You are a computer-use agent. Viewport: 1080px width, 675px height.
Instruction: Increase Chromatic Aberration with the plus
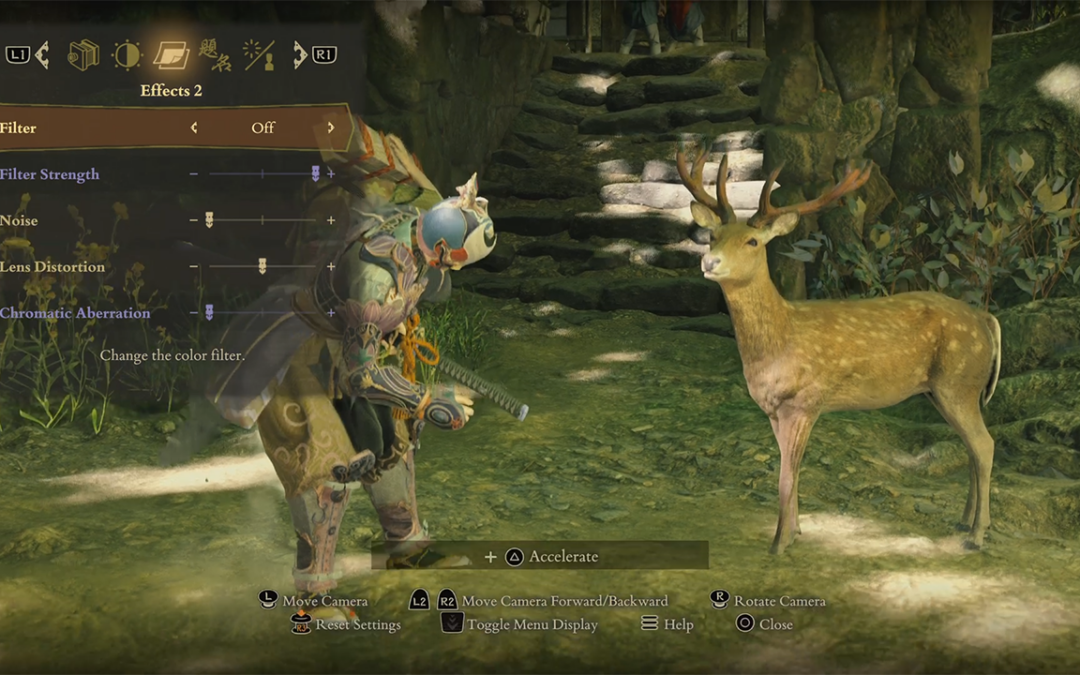coord(331,312)
